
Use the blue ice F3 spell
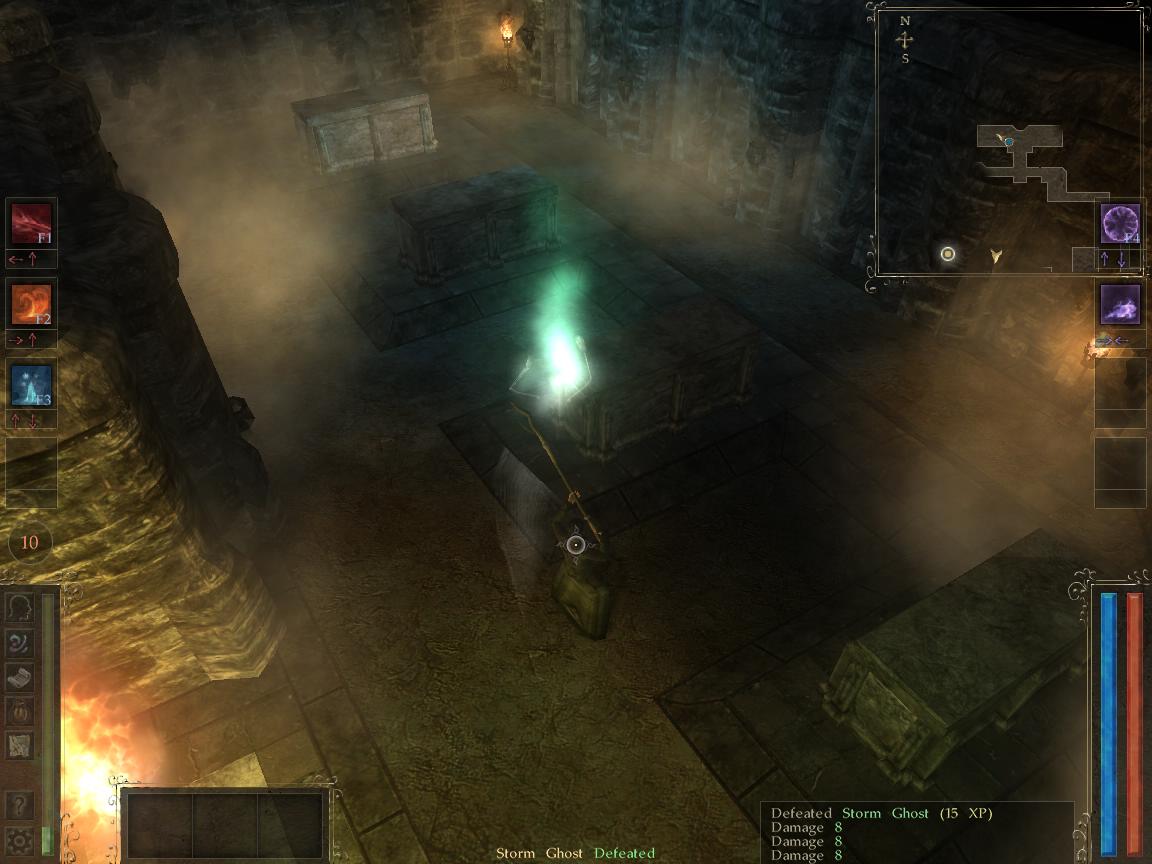pyautogui.click(x=31, y=385)
